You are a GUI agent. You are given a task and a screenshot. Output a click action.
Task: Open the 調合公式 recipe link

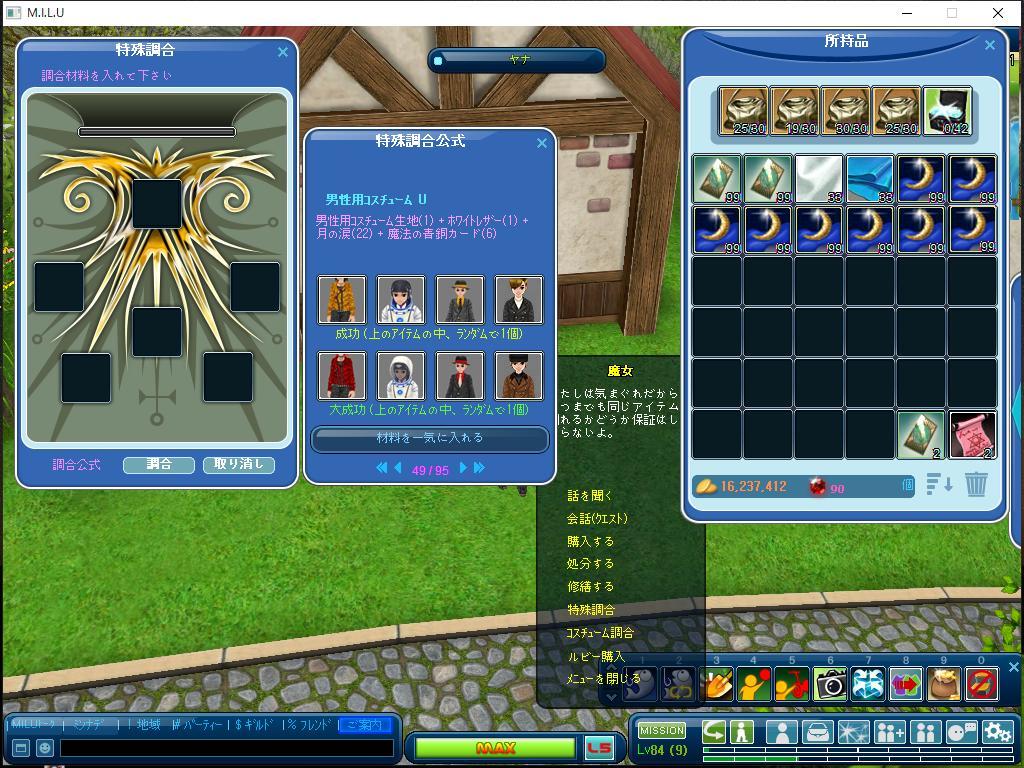tap(76, 465)
